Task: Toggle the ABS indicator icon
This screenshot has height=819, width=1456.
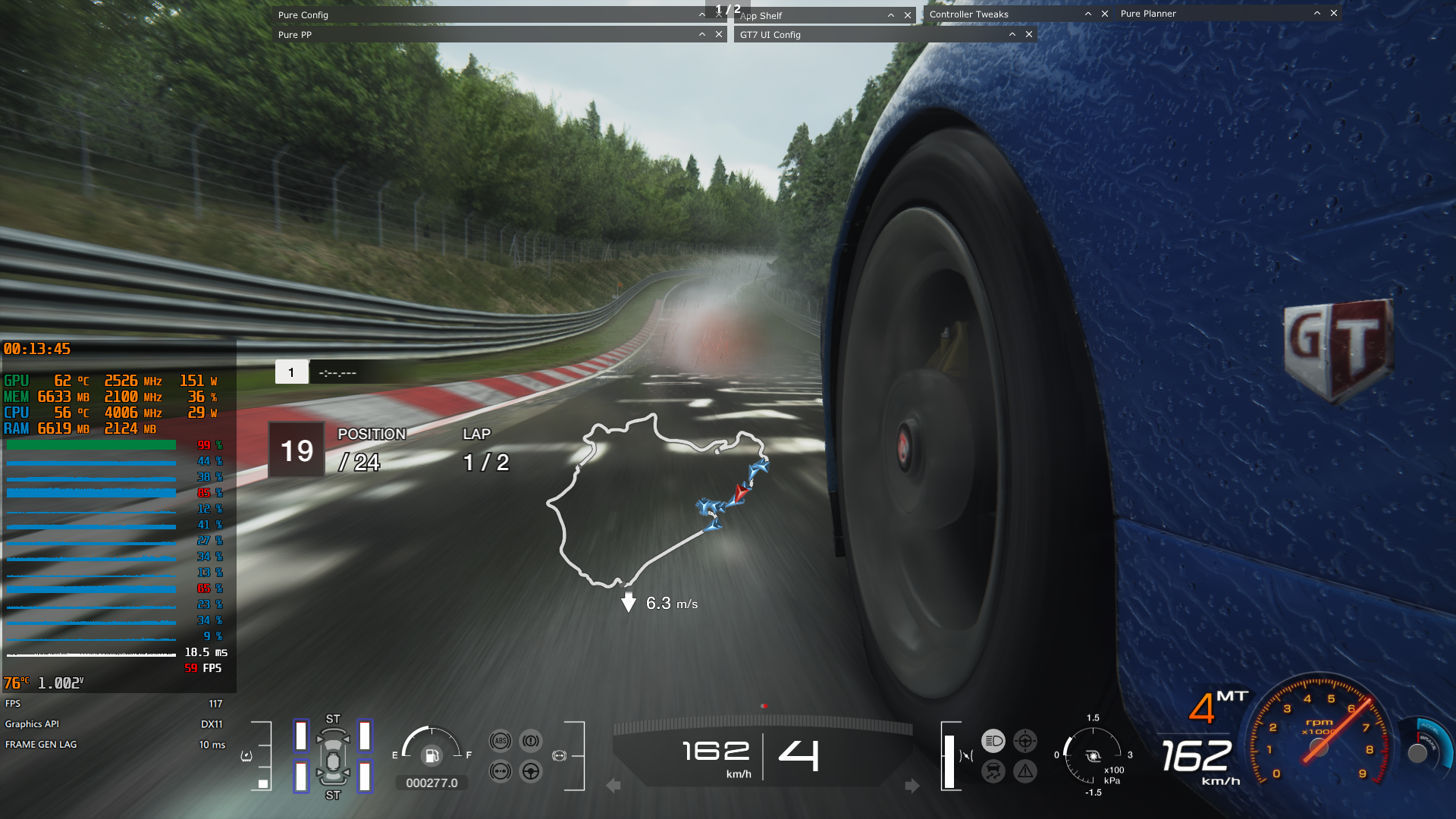Action: point(500,741)
